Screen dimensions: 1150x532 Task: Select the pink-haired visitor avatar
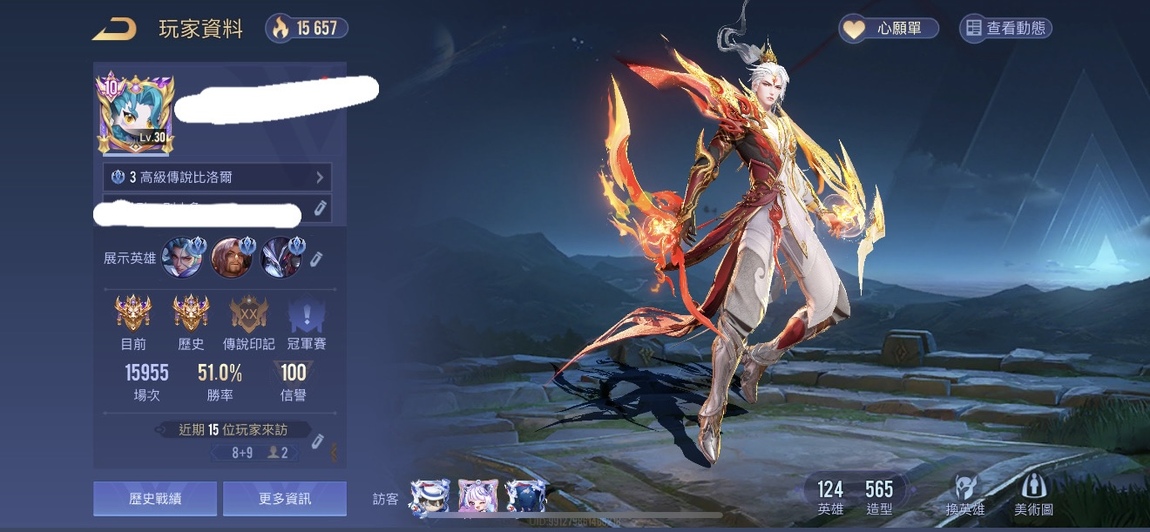pos(477,497)
